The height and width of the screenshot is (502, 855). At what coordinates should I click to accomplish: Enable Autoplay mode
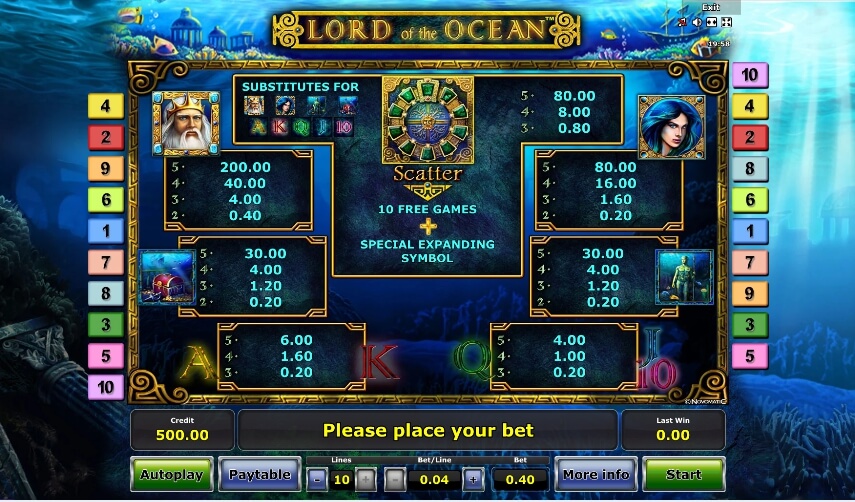(171, 474)
